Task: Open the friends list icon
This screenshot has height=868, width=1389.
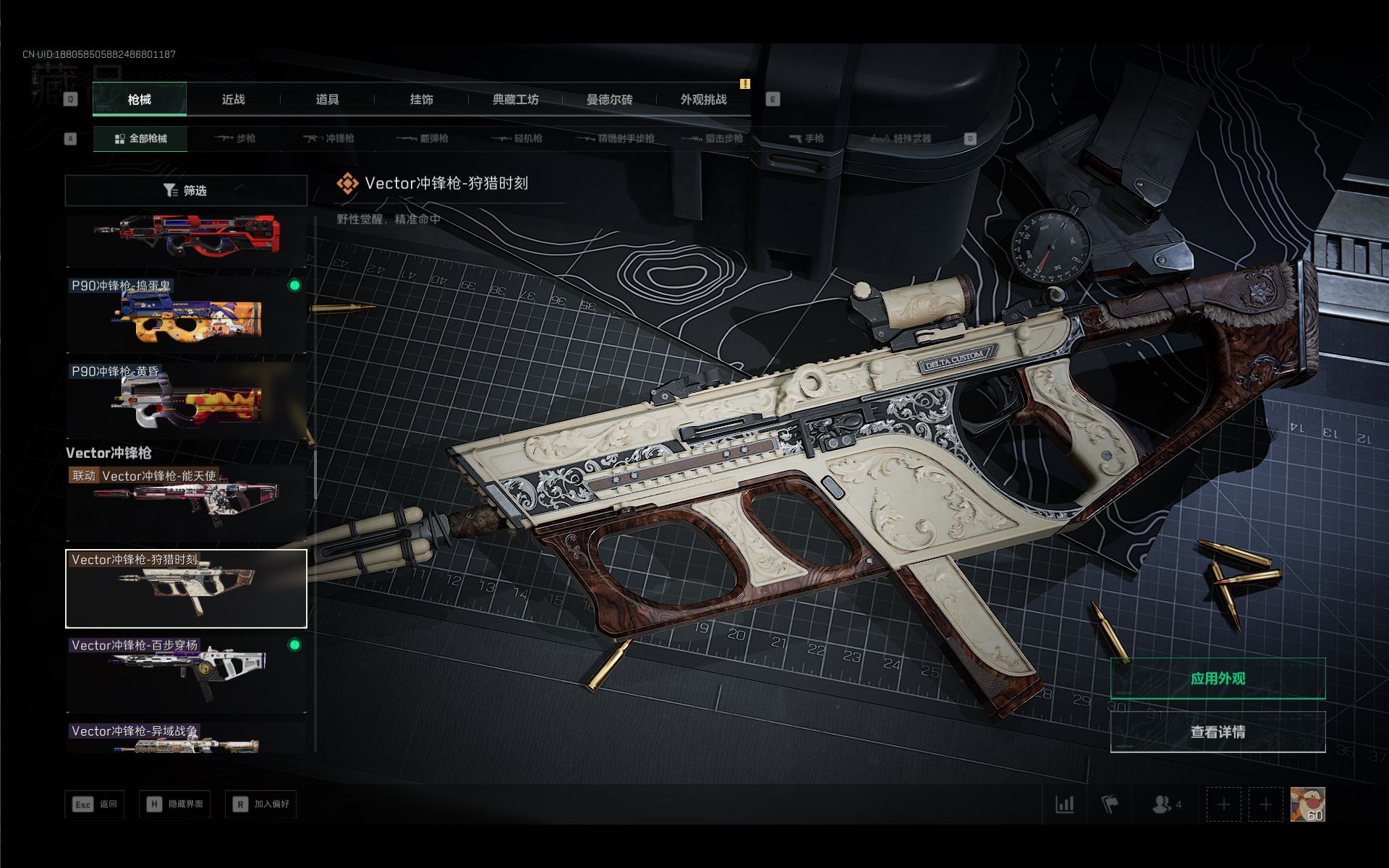Action: [1165, 804]
